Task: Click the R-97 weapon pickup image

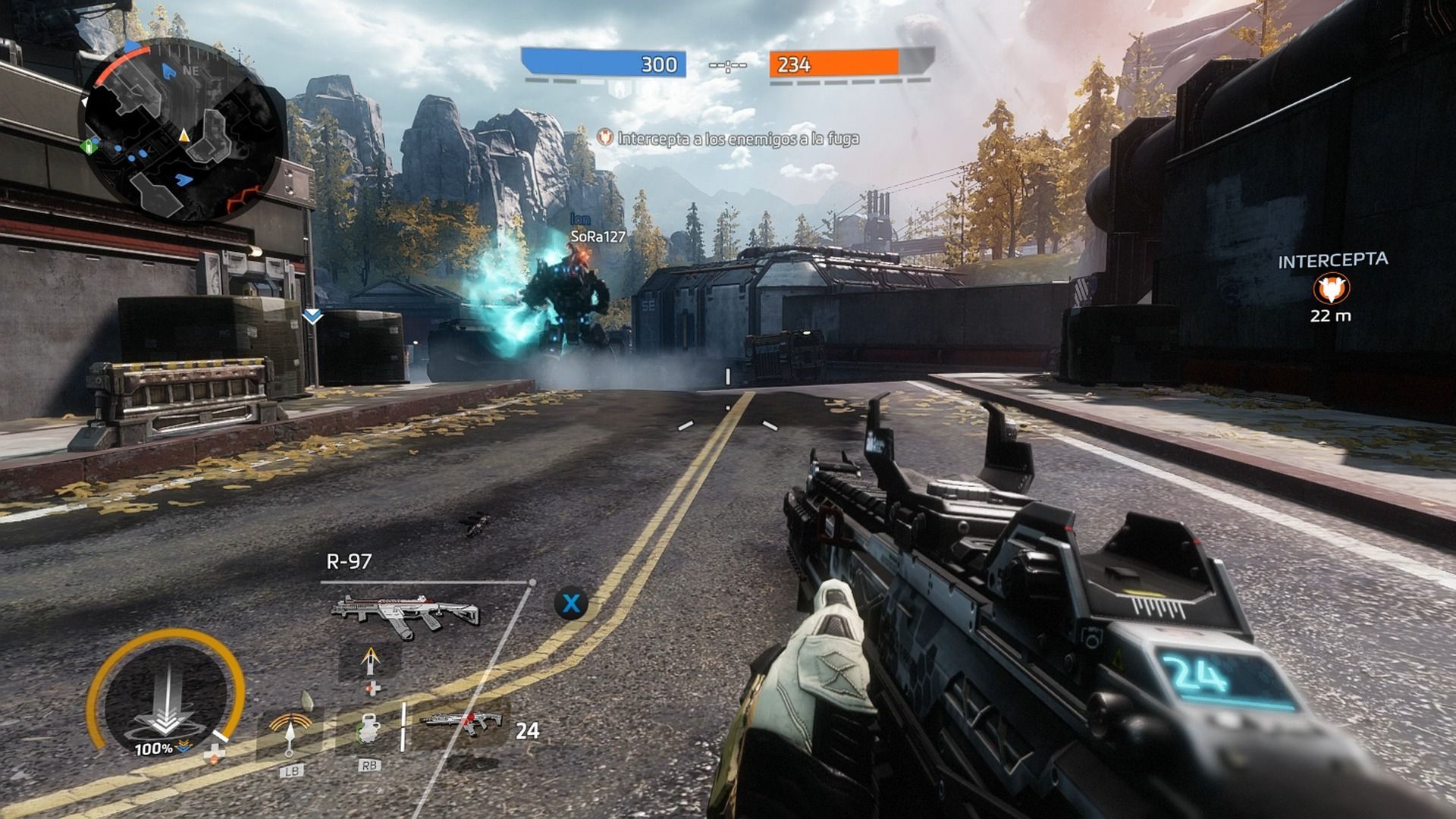Action: [x=406, y=611]
